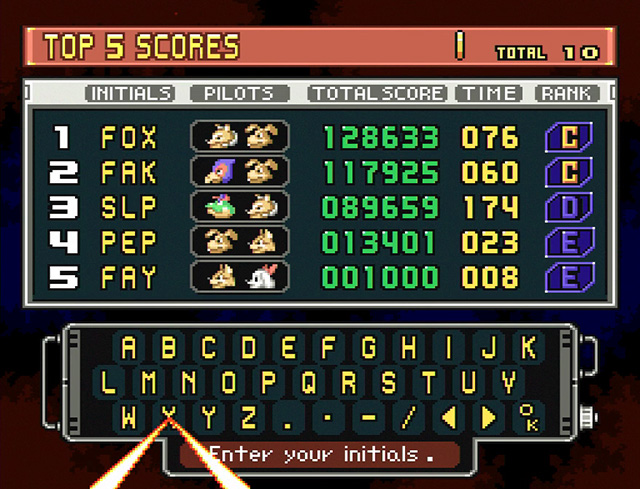
Task: Select the slash character key
Action: coord(408,416)
